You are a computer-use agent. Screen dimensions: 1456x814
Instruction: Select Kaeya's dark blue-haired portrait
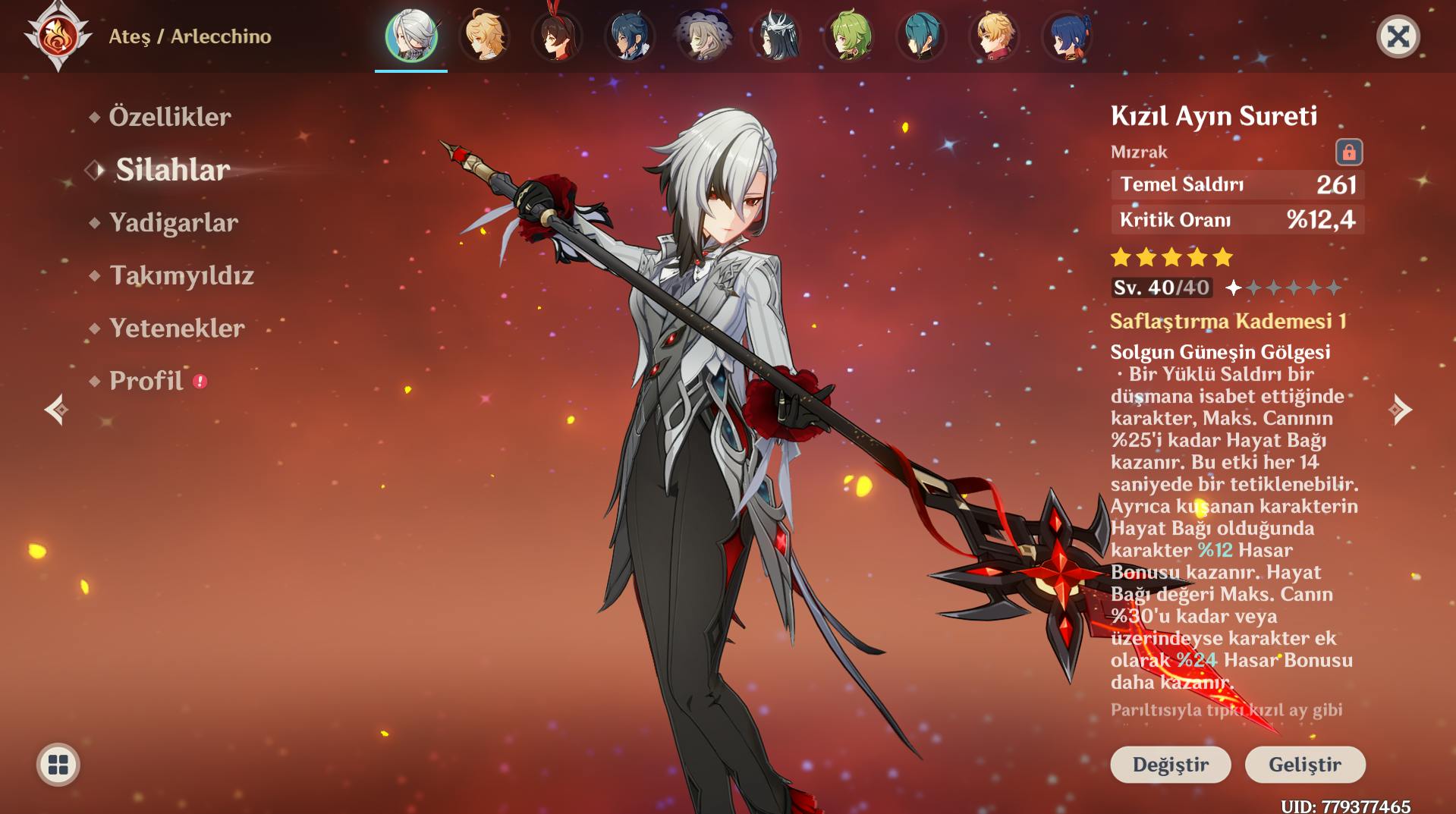point(630,36)
